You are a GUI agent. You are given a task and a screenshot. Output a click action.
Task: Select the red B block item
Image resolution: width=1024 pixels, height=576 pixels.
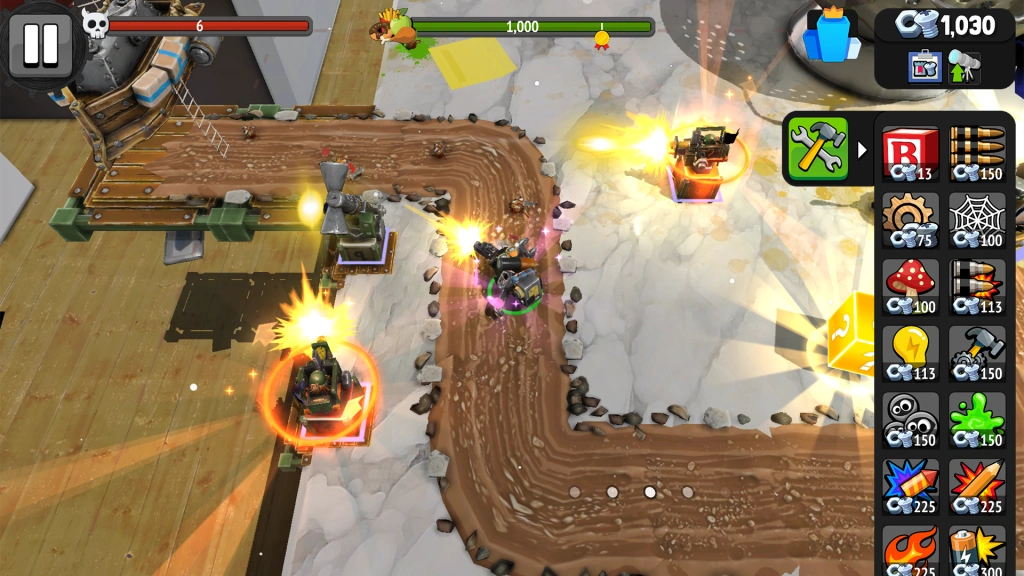[911, 152]
